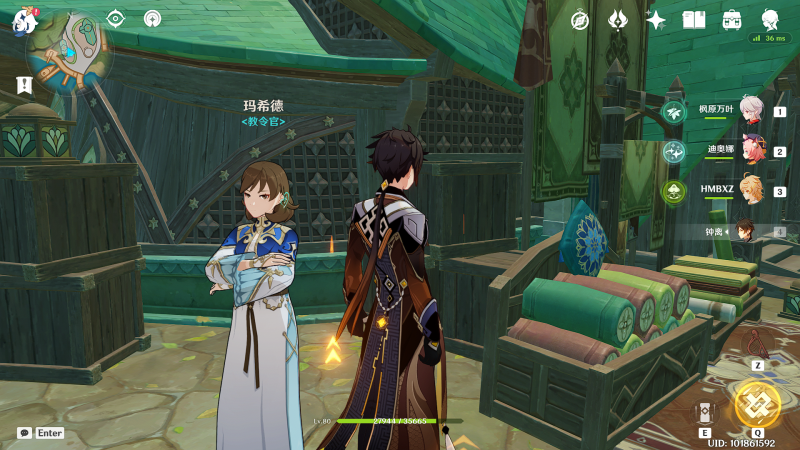Open the compass icon in the top bar

(580, 20)
